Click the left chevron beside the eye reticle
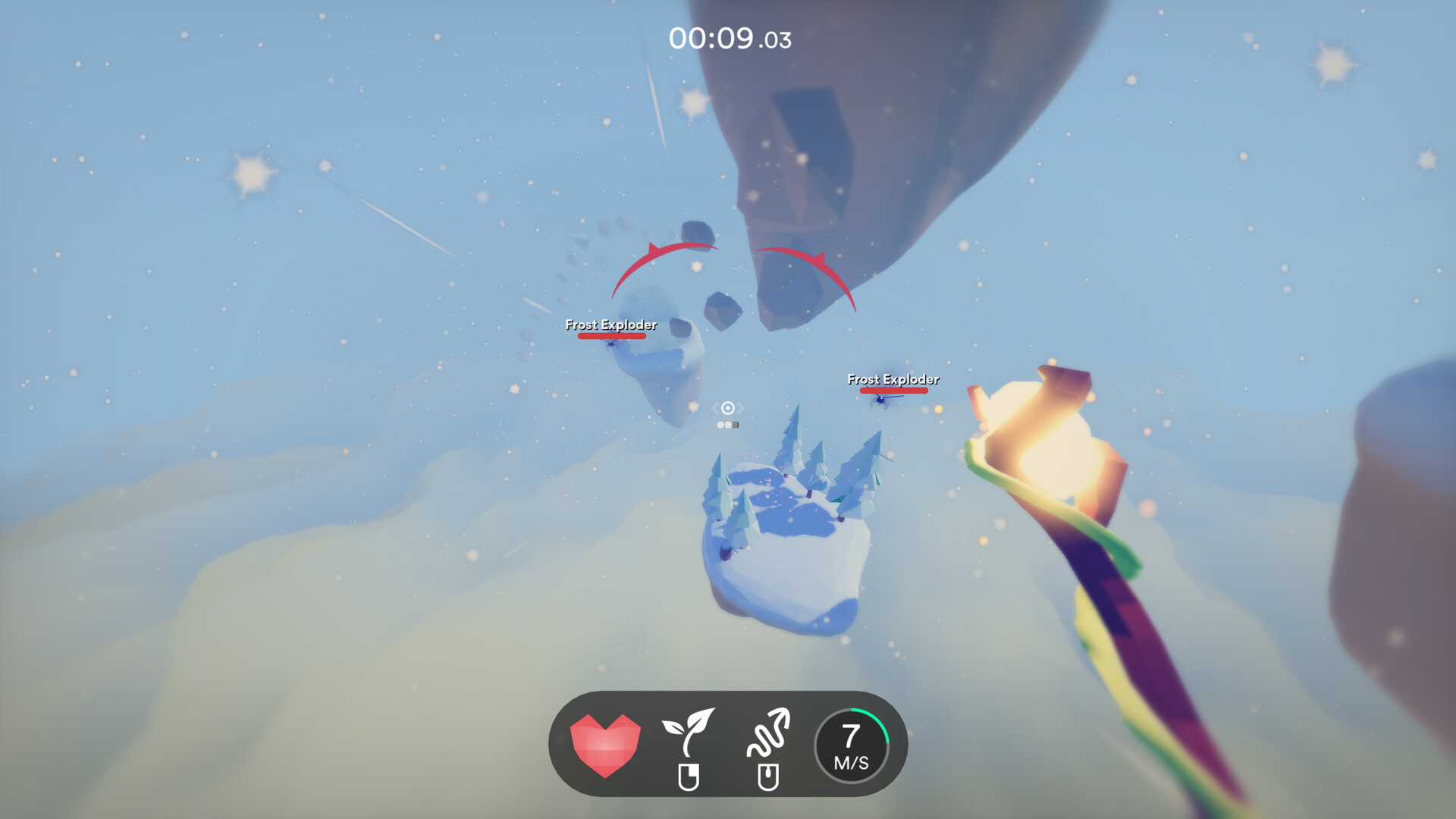The image size is (1456, 819). [716, 408]
